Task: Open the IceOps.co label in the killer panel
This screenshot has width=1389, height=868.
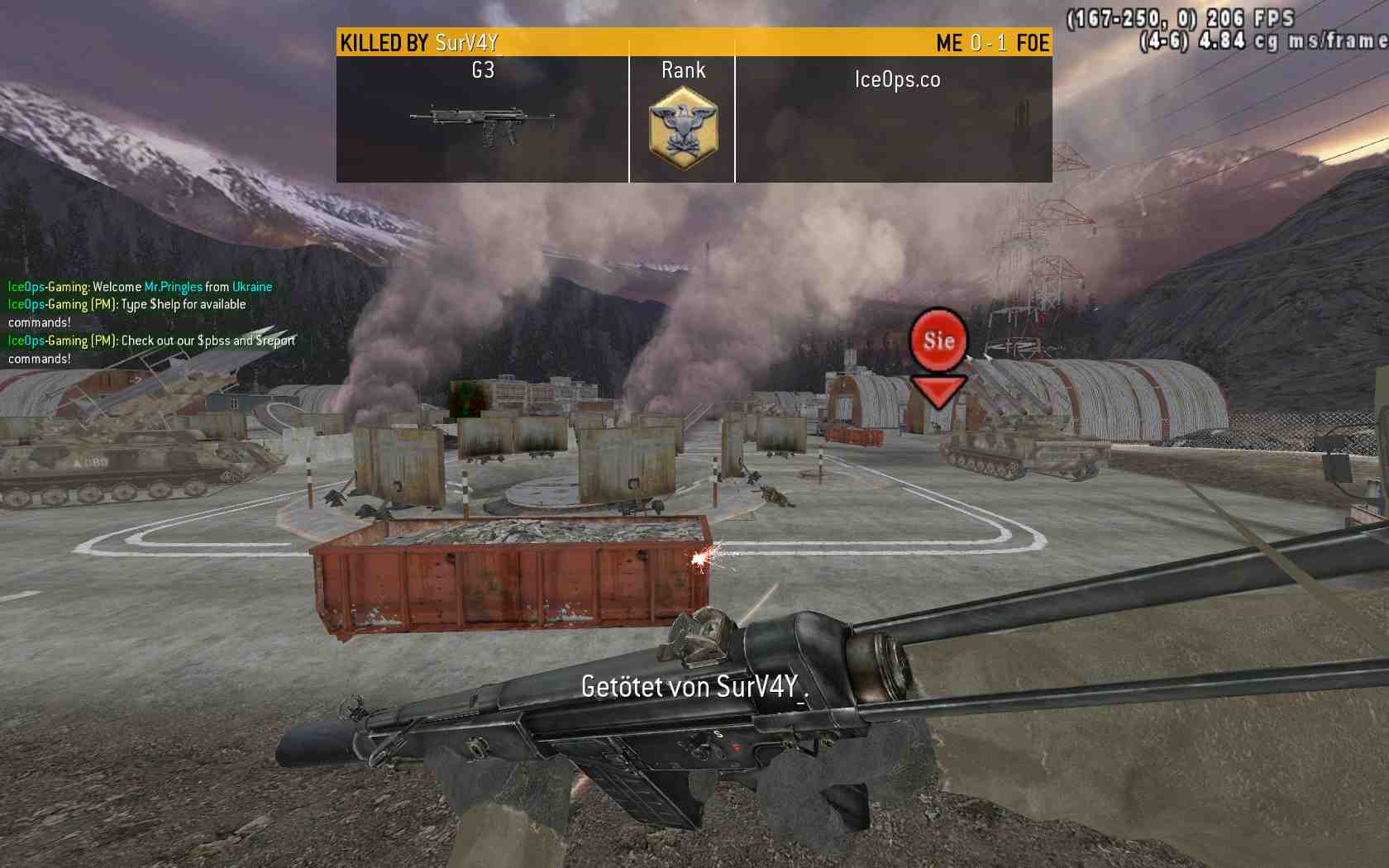Action: pos(897,80)
